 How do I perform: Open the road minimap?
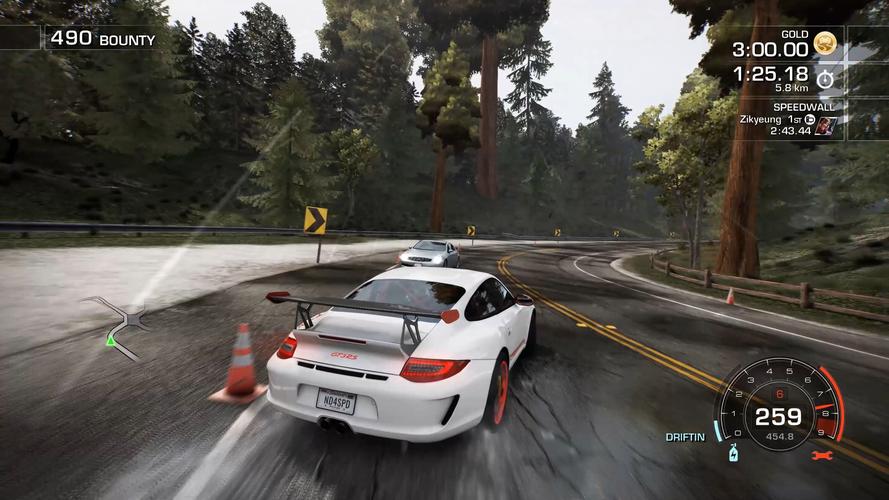coord(117,323)
